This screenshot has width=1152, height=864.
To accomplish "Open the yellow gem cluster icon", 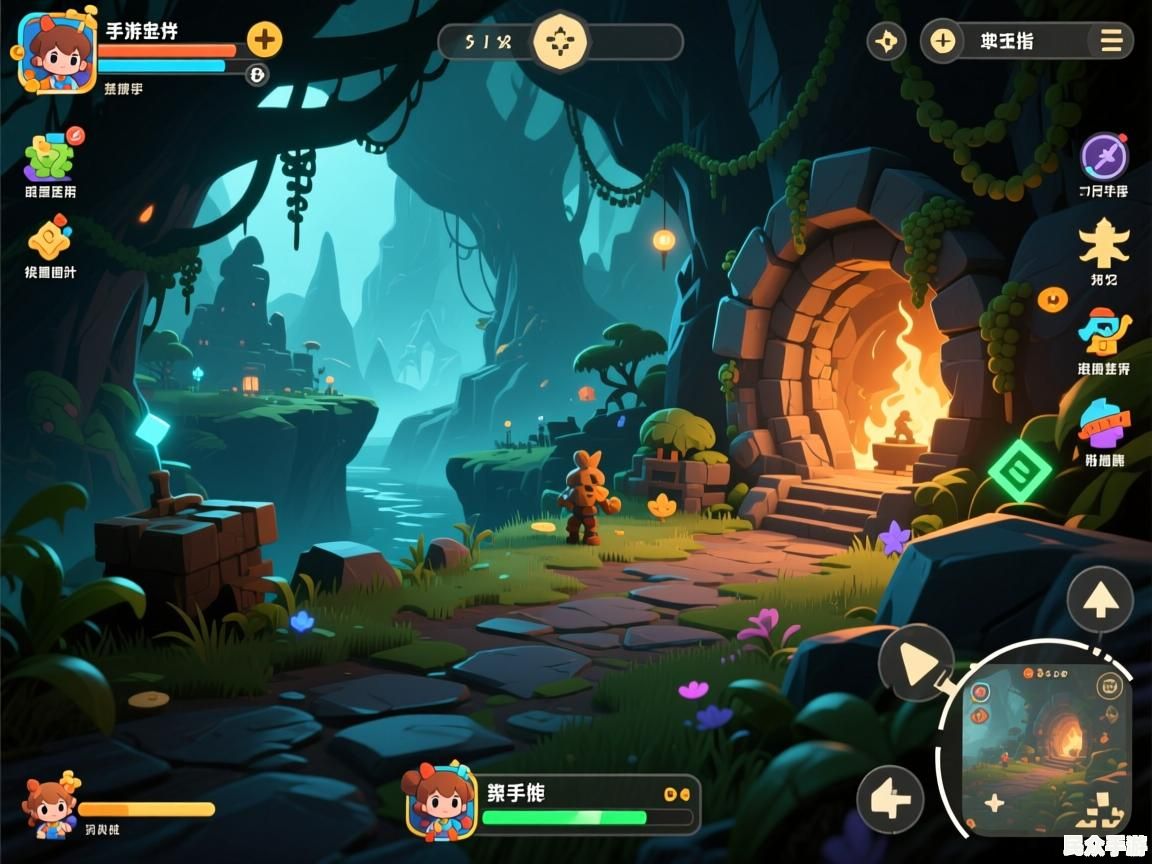I will coord(49,240).
